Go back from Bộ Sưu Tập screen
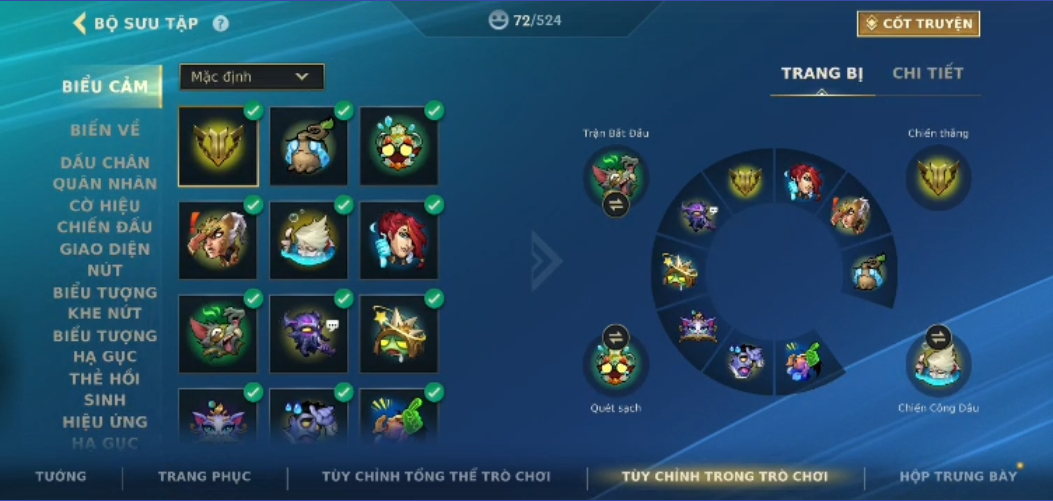The width and height of the screenshot is (1053, 501). coord(80,23)
